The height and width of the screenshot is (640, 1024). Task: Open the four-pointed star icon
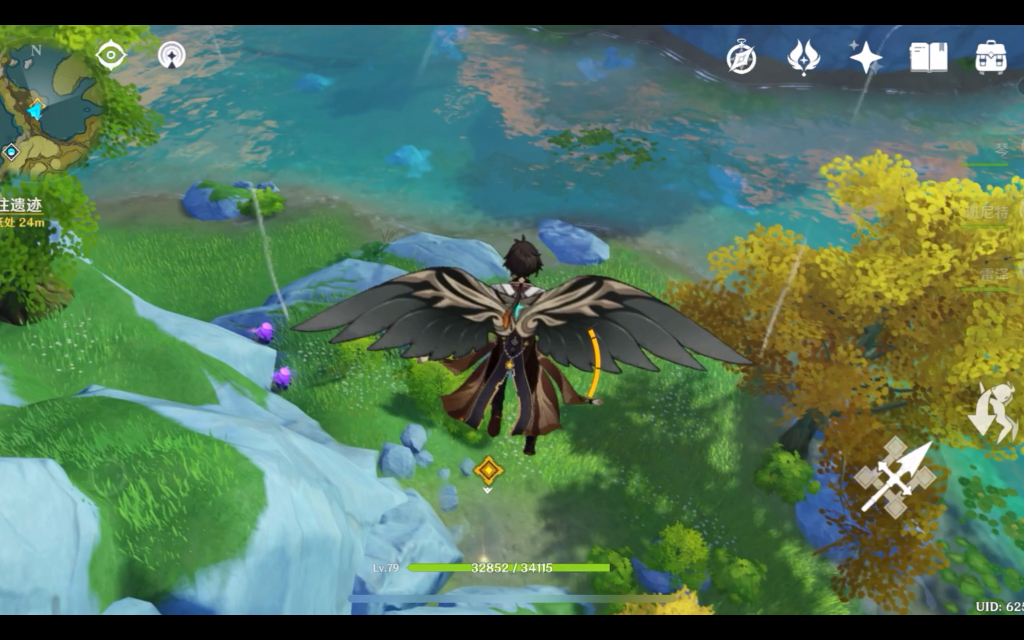point(866,57)
